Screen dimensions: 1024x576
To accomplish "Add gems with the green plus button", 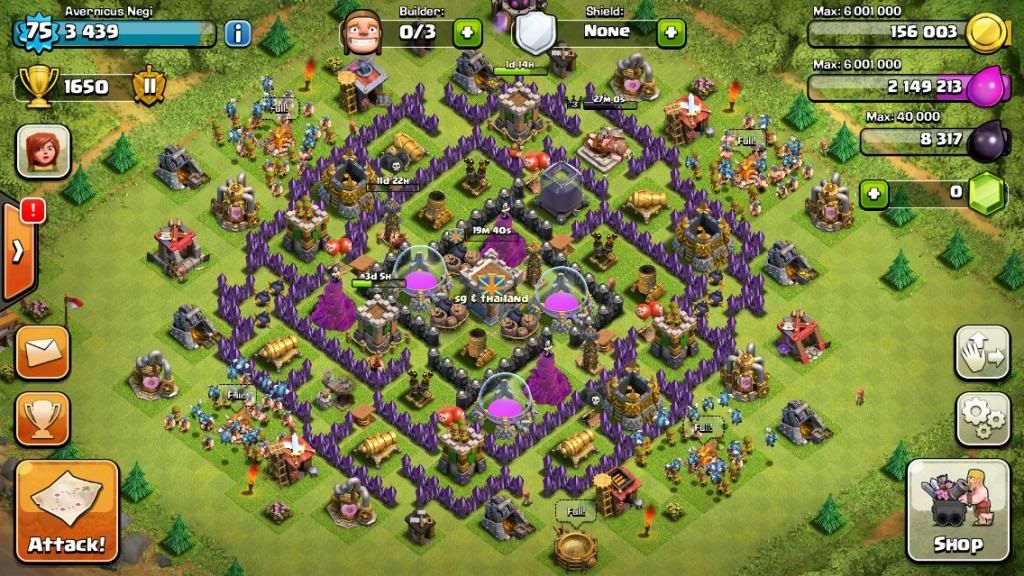I will point(874,193).
